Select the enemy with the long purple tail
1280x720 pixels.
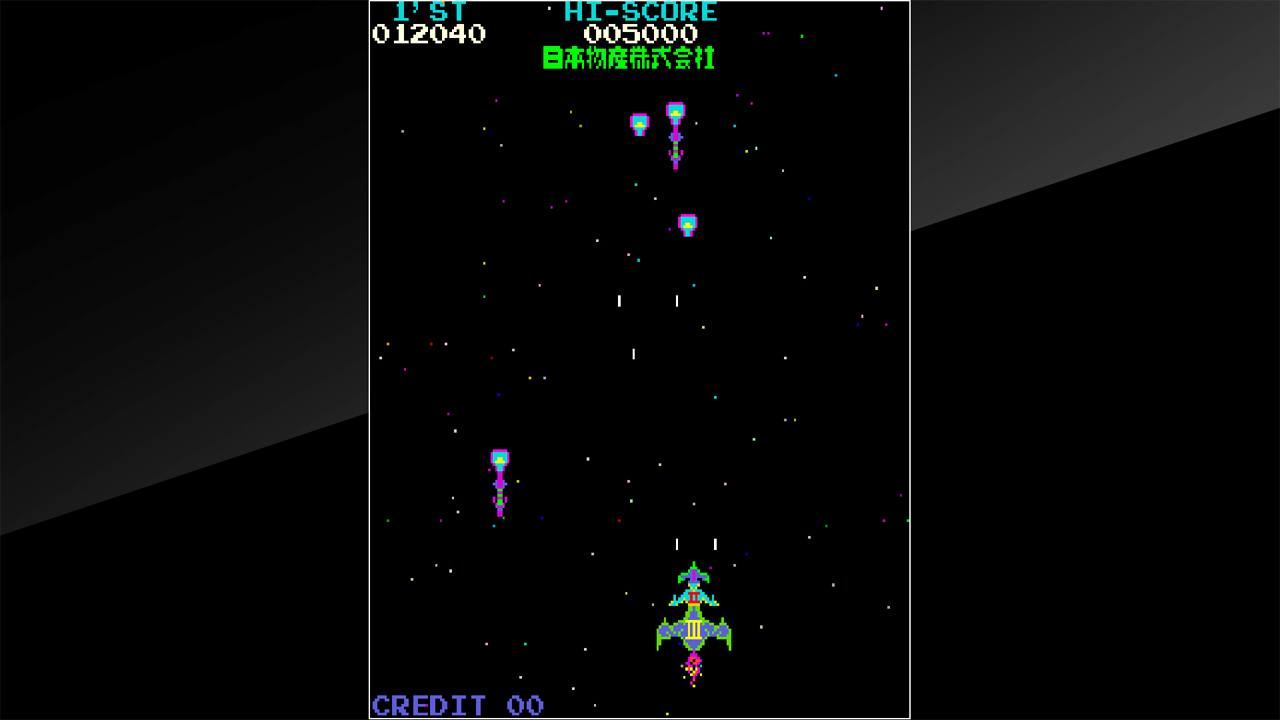(675, 135)
